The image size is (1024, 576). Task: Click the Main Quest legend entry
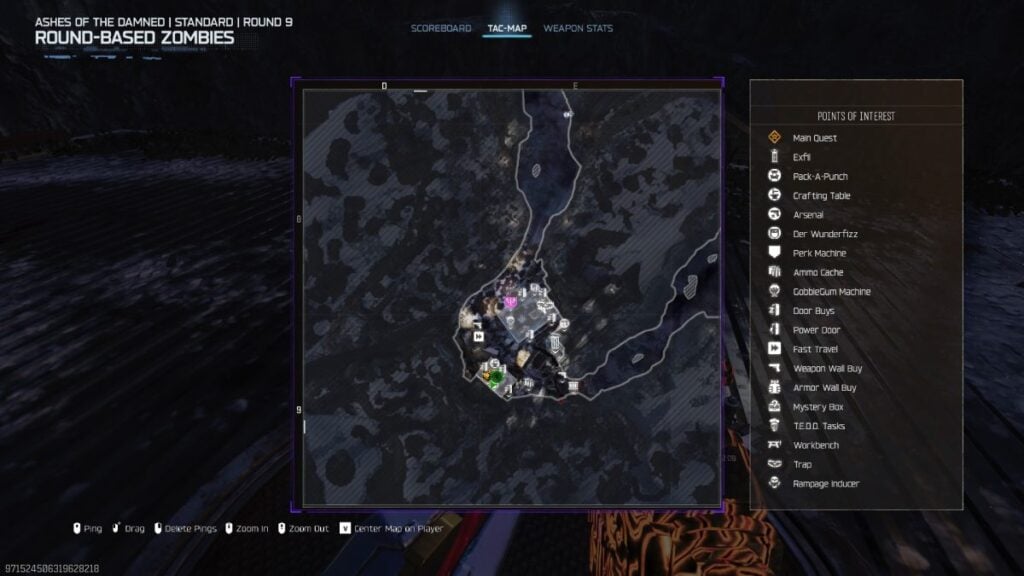(x=814, y=138)
